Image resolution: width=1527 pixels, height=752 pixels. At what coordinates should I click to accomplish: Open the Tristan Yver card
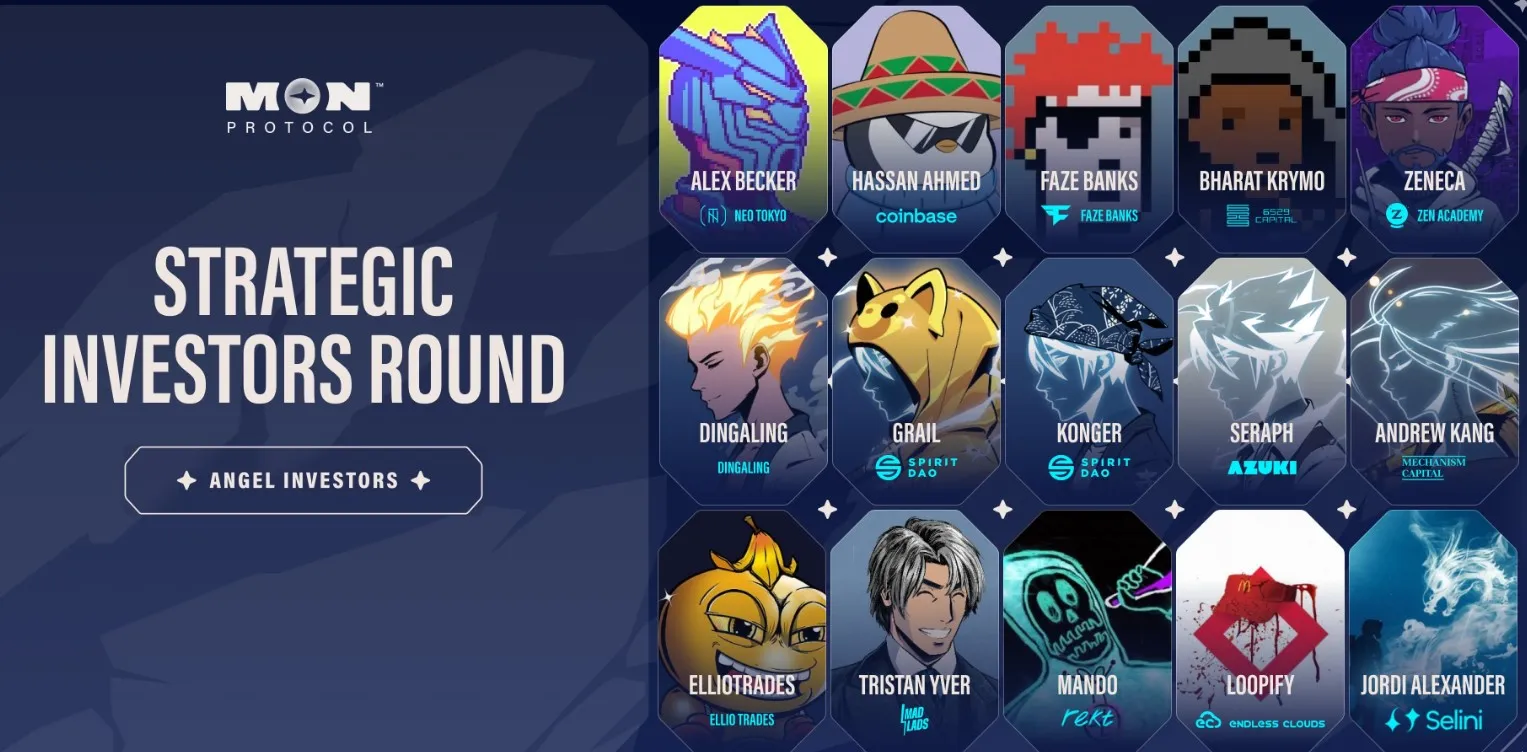[915, 632]
